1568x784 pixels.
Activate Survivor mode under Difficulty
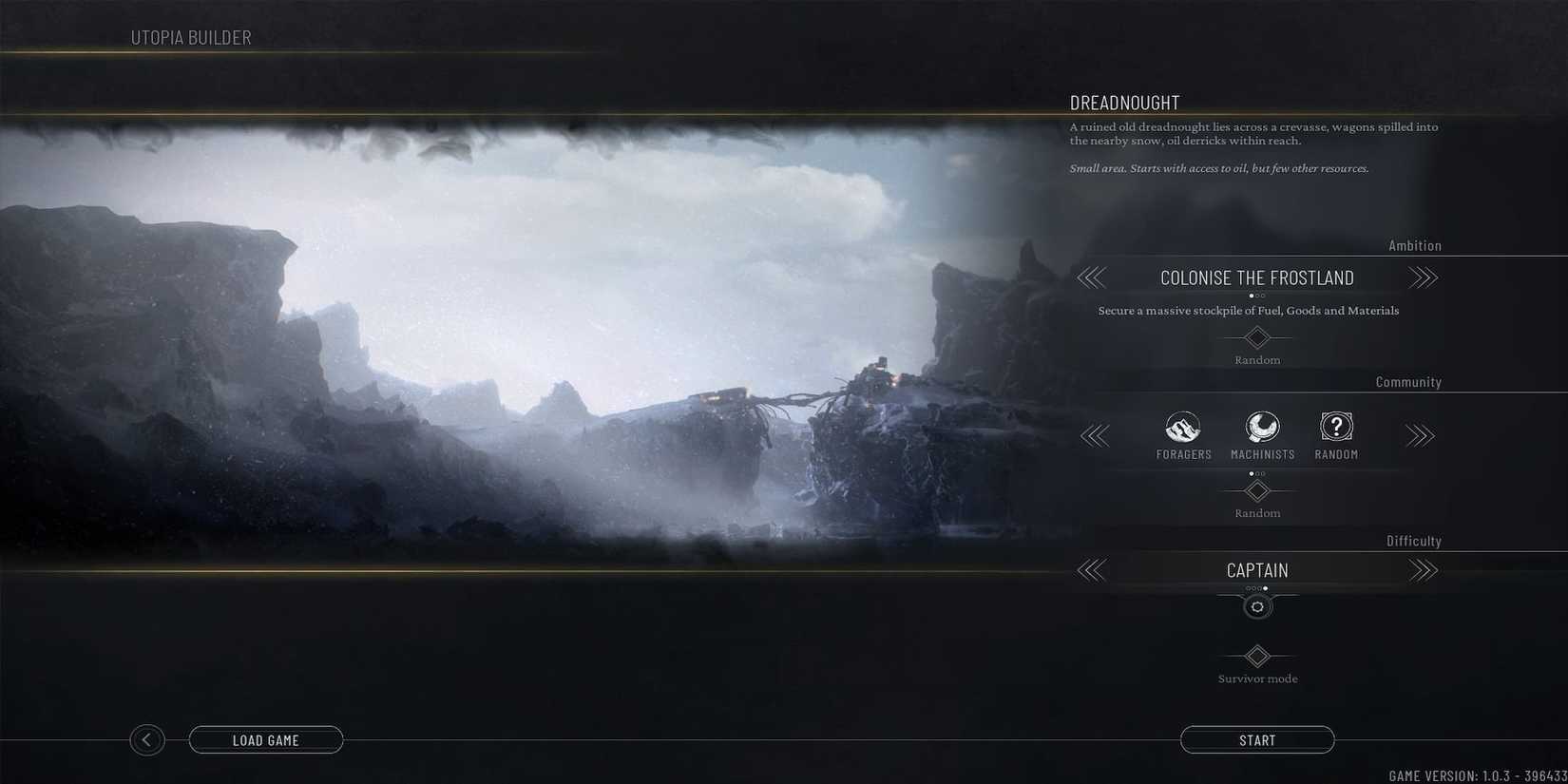tap(1257, 657)
